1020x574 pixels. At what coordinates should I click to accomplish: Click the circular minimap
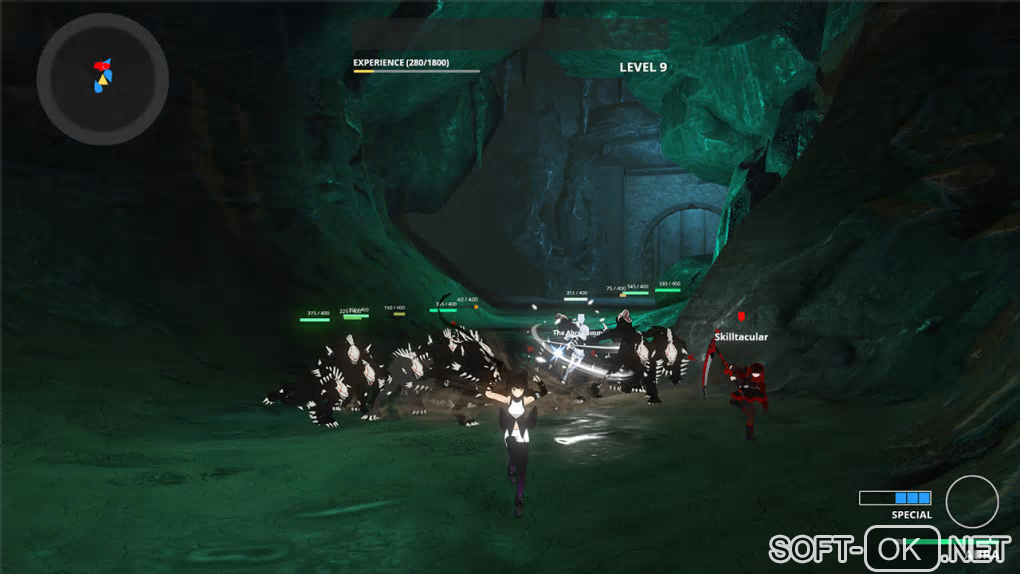(102, 79)
